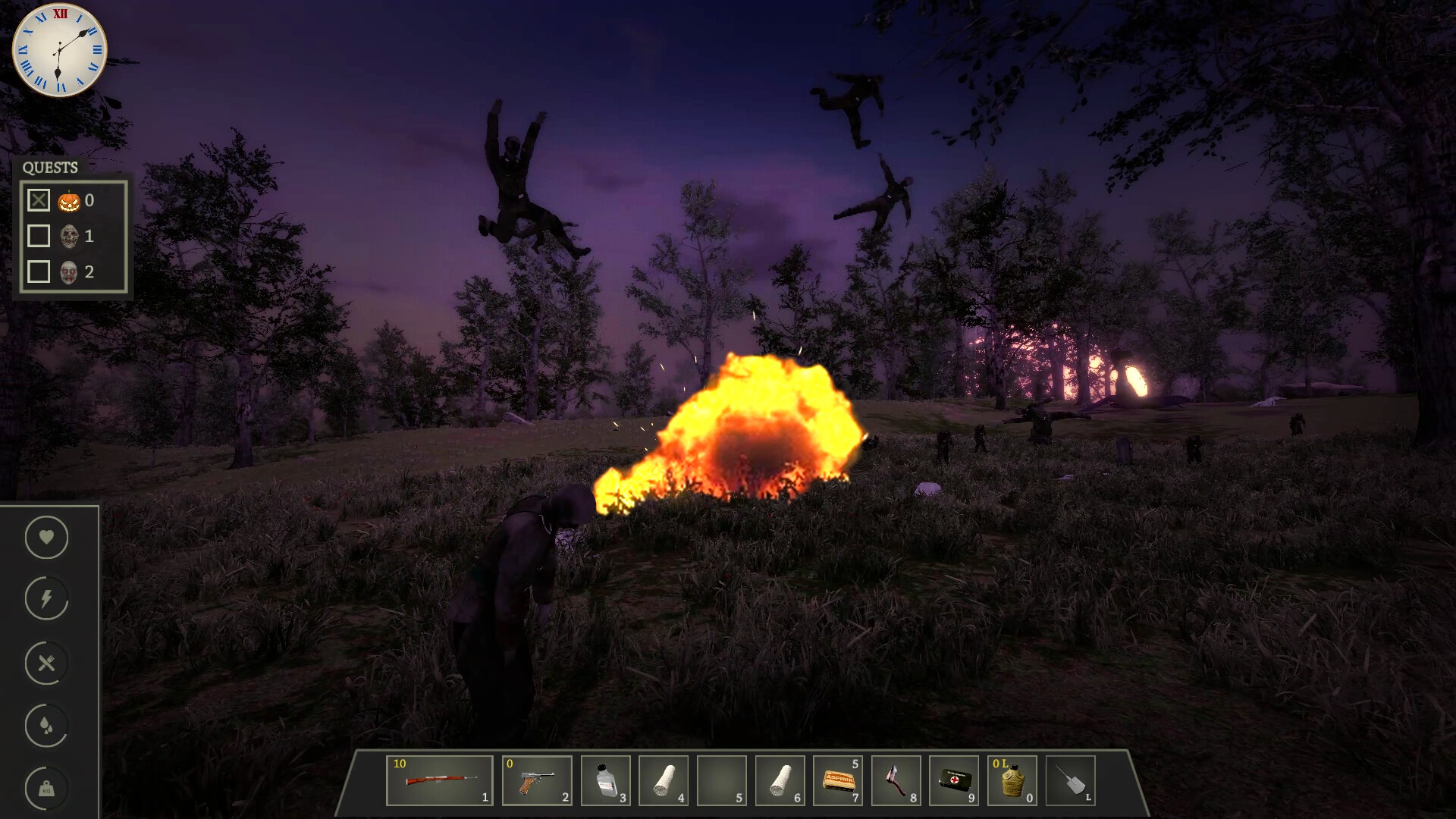Choose the clear liquid bottle slot
The image size is (1456, 819).
[x=606, y=780]
